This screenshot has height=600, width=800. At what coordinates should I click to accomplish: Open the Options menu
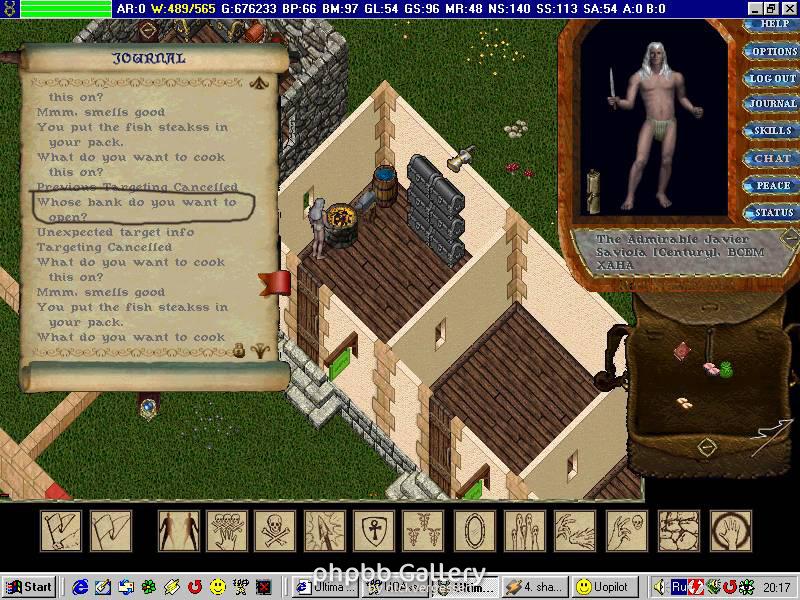tap(773, 51)
